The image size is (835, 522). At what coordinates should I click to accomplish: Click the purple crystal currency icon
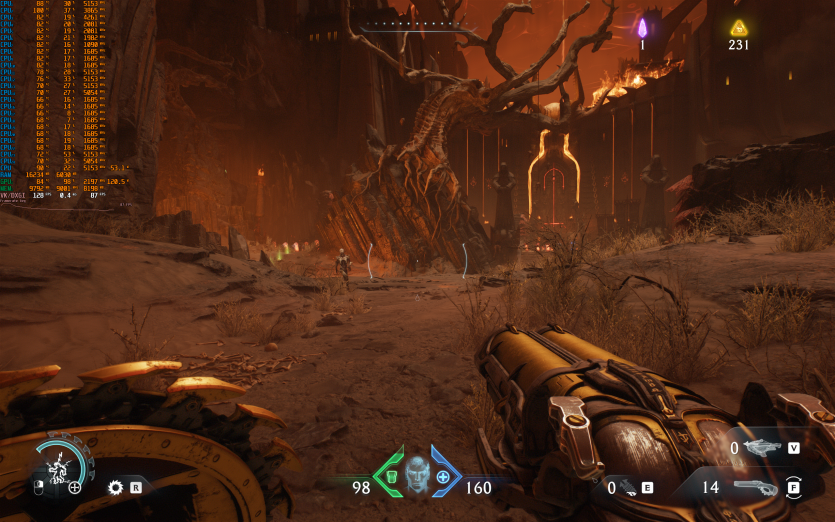coord(643,27)
